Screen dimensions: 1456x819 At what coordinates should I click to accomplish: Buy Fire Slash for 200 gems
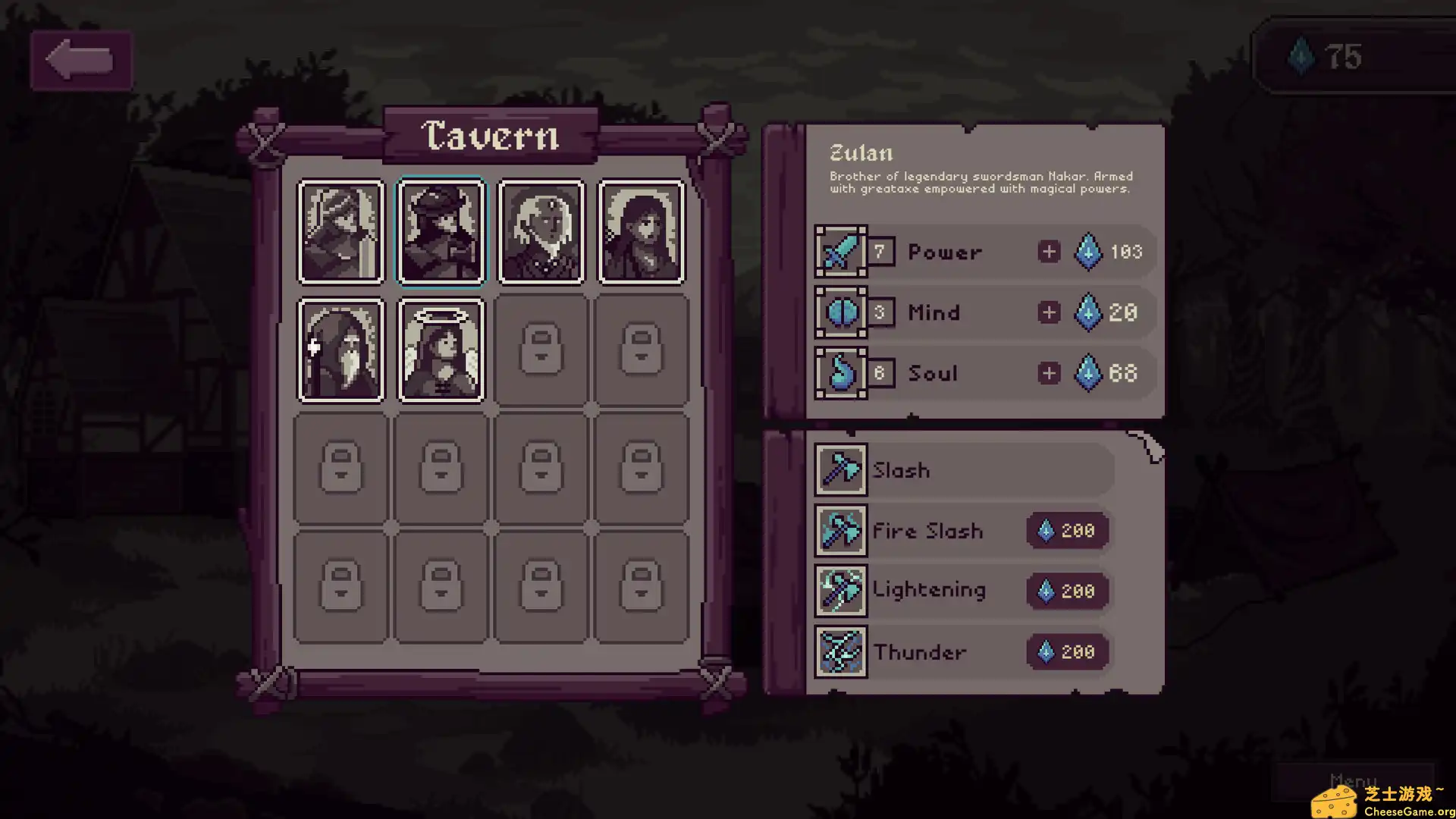tap(1068, 531)
